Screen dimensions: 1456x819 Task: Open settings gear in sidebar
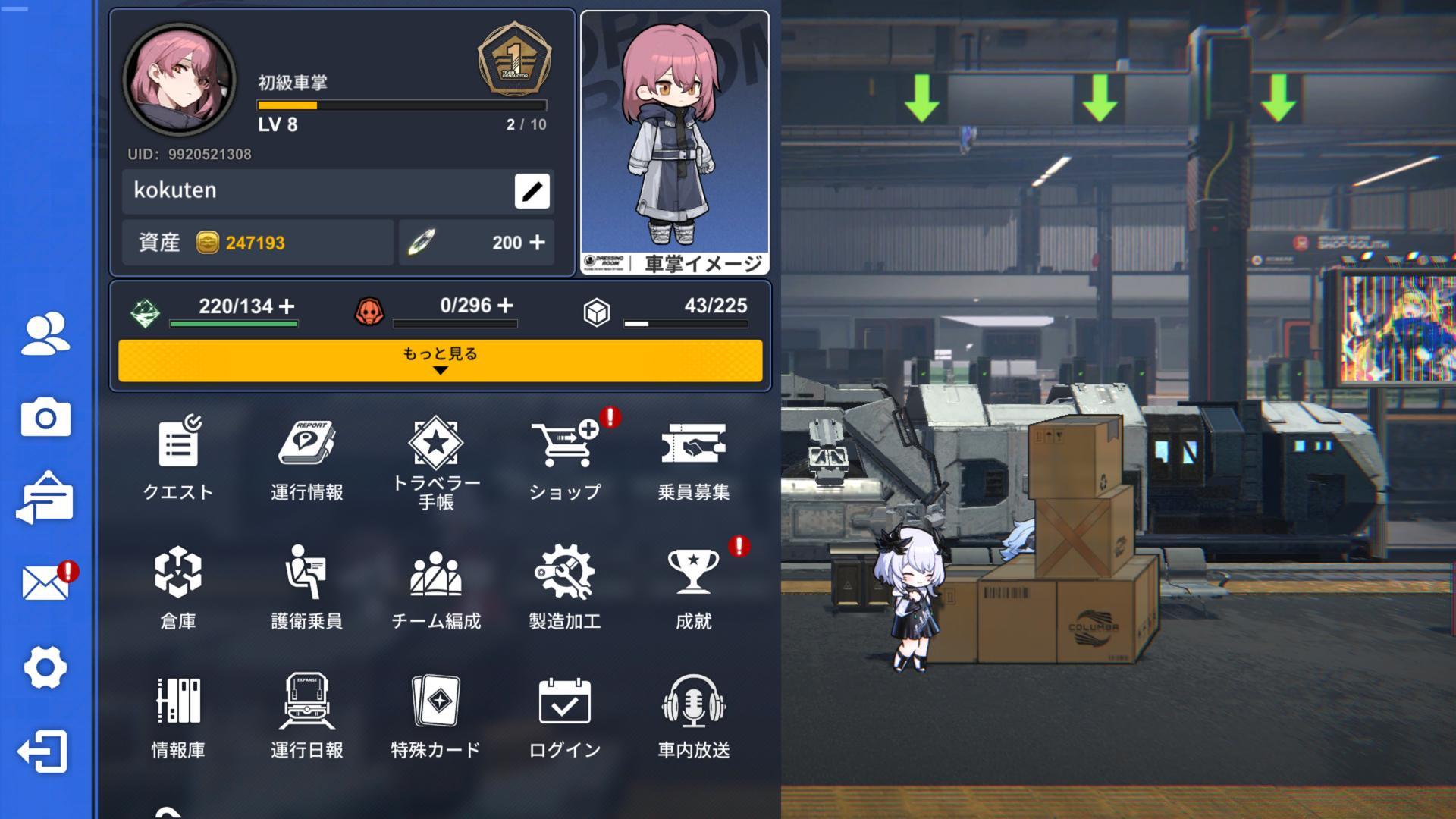click(45, 667)
